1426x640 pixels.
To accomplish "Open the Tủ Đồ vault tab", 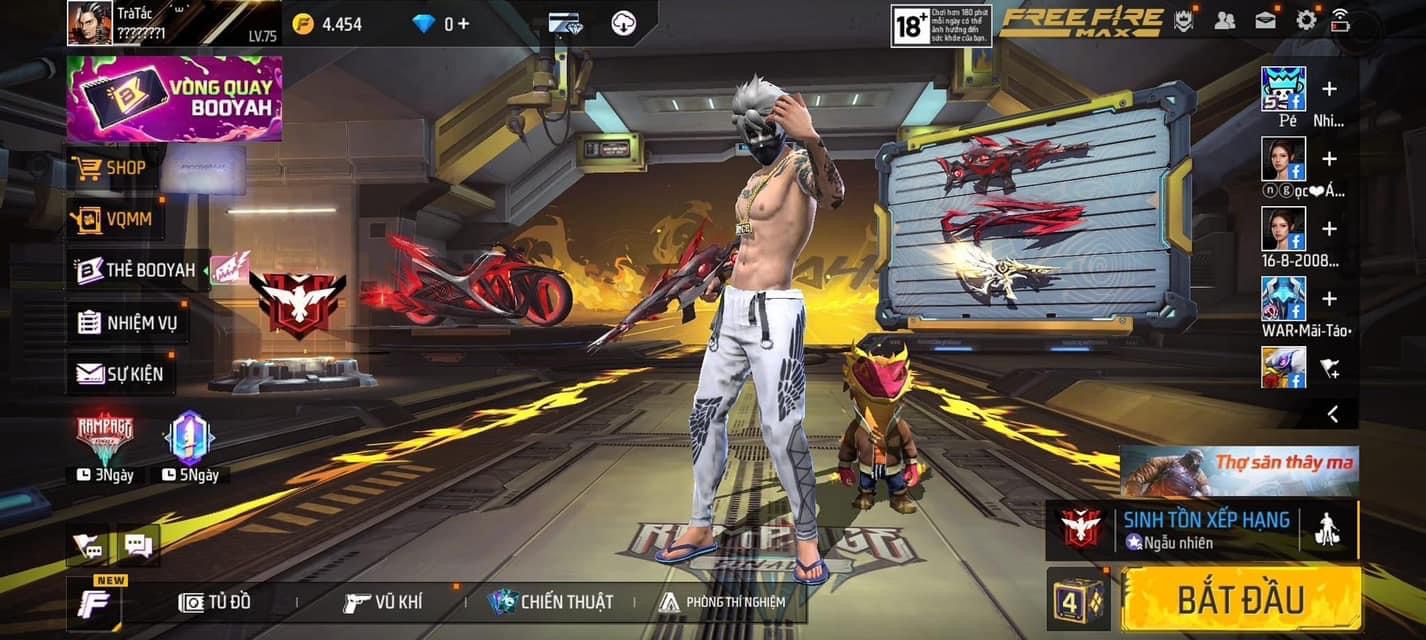I will pyautogui.click(x=214, y=602).
